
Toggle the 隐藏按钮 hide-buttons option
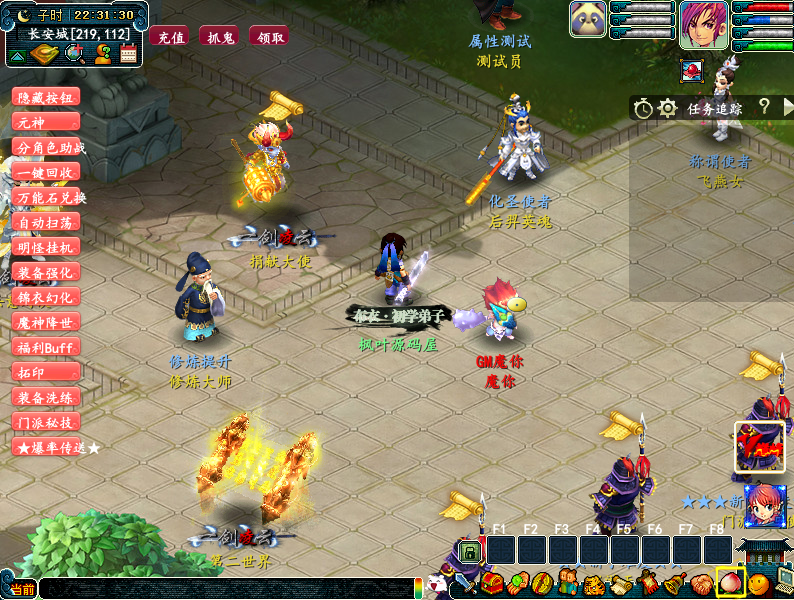(46, 97)
